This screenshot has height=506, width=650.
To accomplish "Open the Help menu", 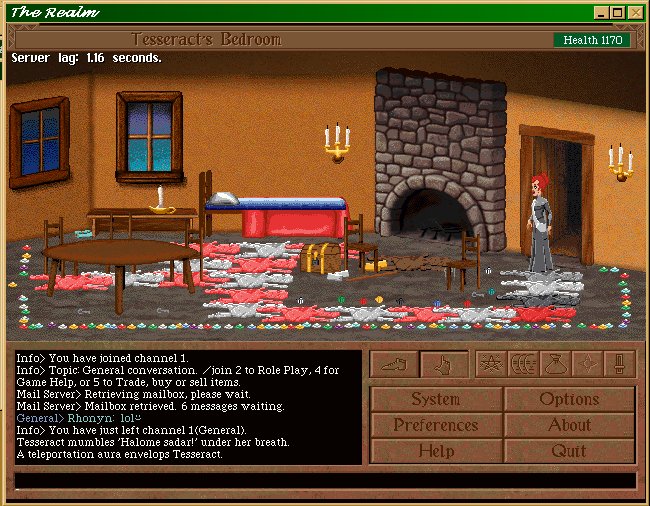I will click(436, 451).
